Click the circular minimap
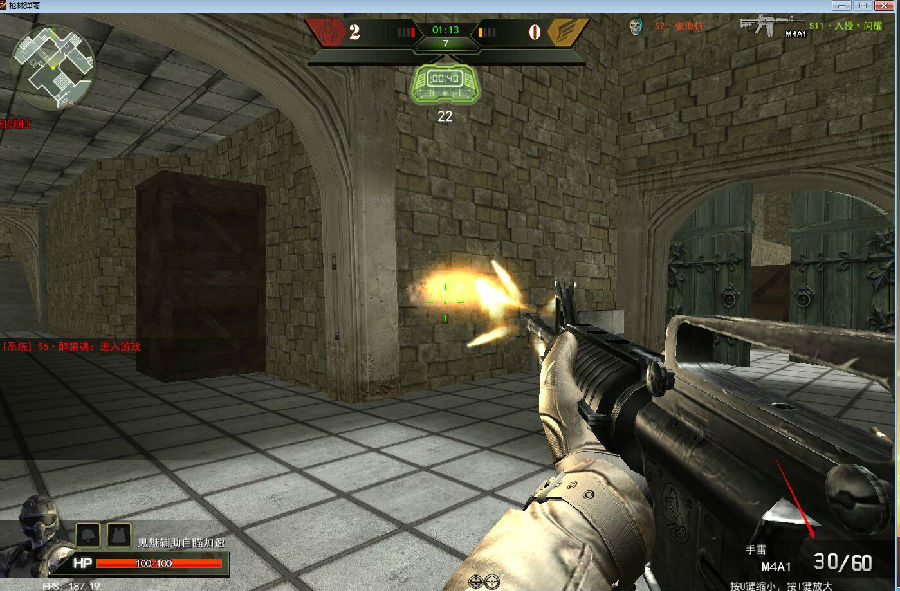The width and height of the screenshot is (900, 591). 52,67
